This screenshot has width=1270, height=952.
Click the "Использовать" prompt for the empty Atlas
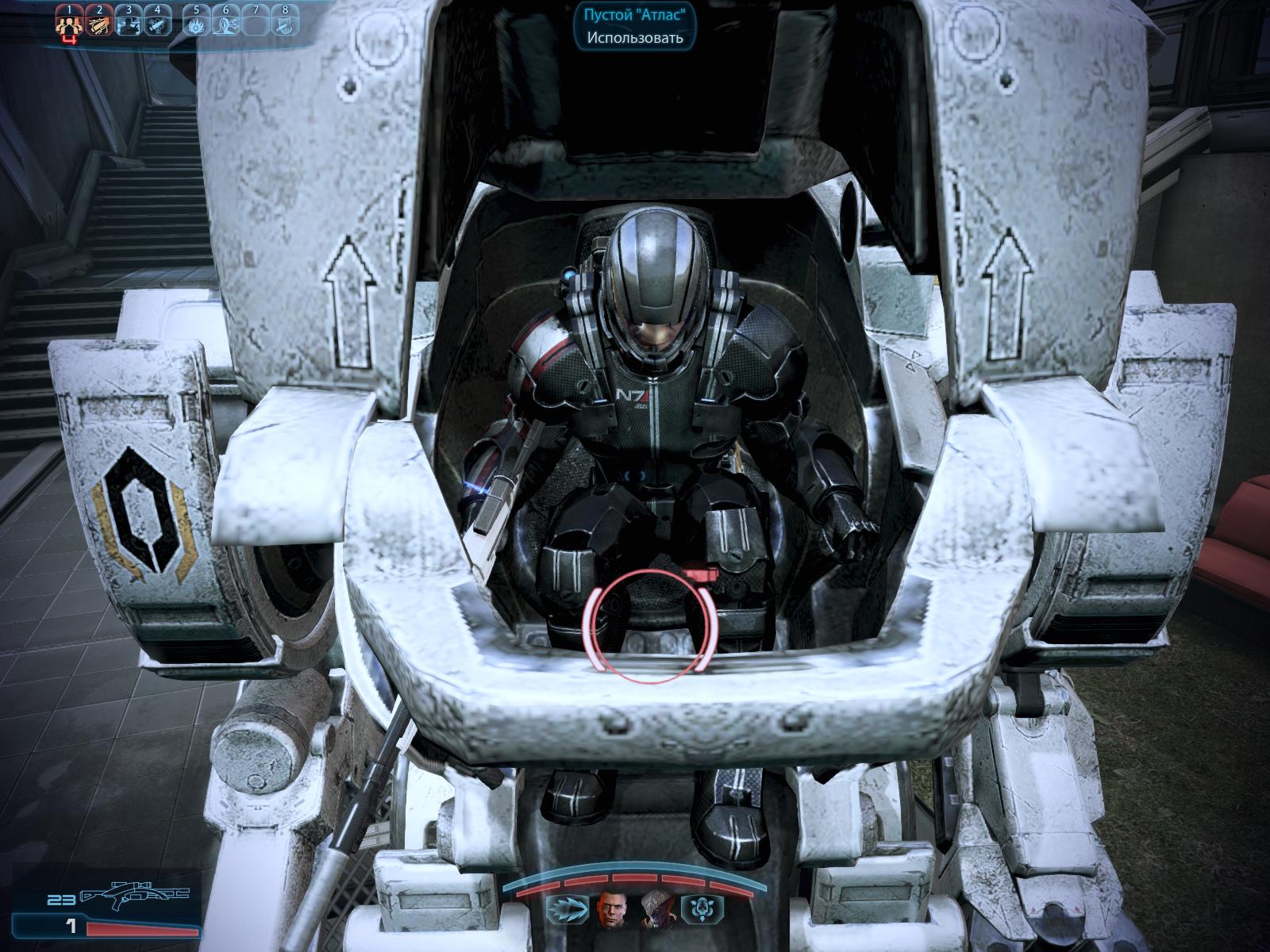pyautogui.click(x=635, y=37)
